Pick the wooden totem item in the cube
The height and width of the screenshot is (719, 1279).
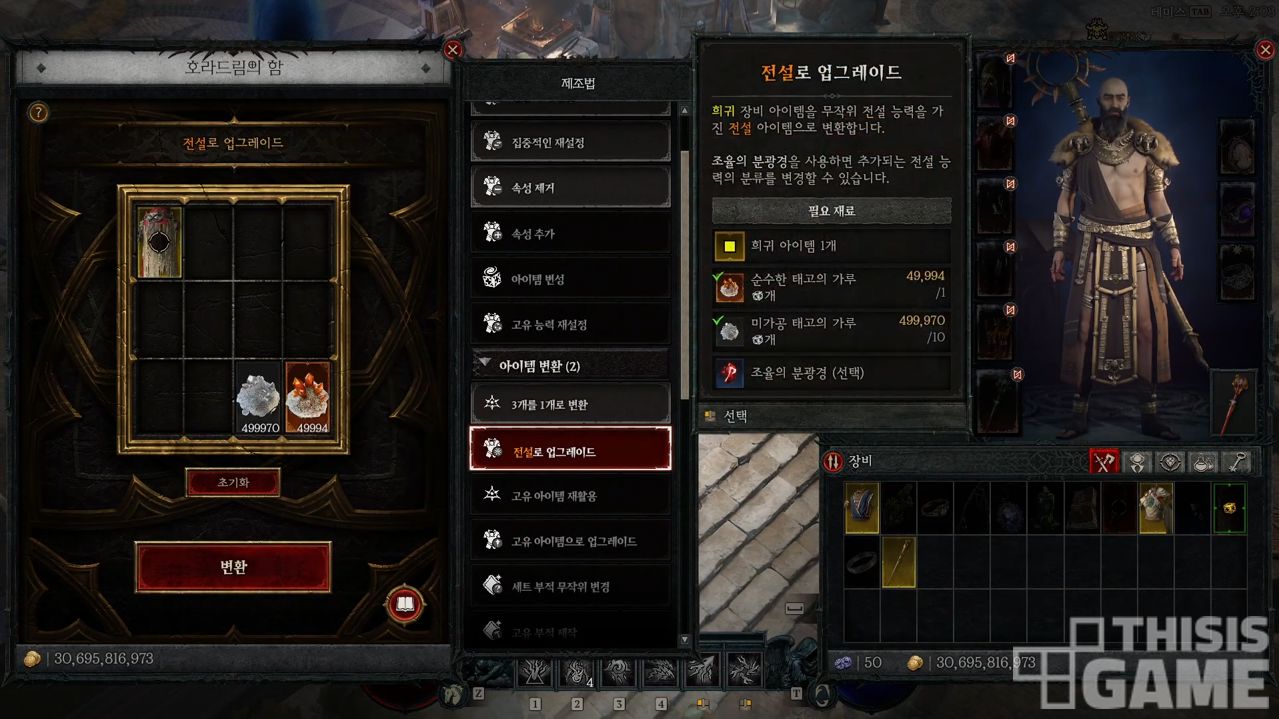tap(159, 243)
